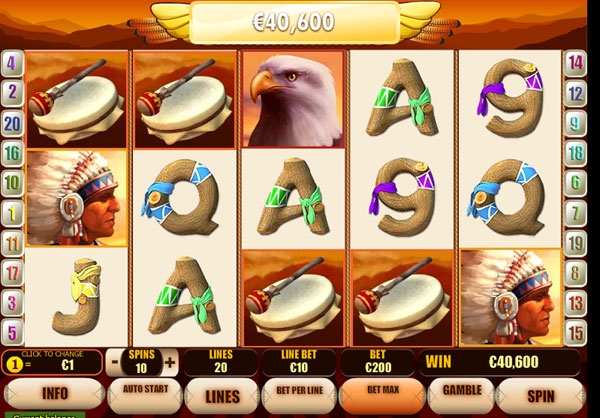Select payline number 20
600x418 pixels.
[x=12, y=124]
